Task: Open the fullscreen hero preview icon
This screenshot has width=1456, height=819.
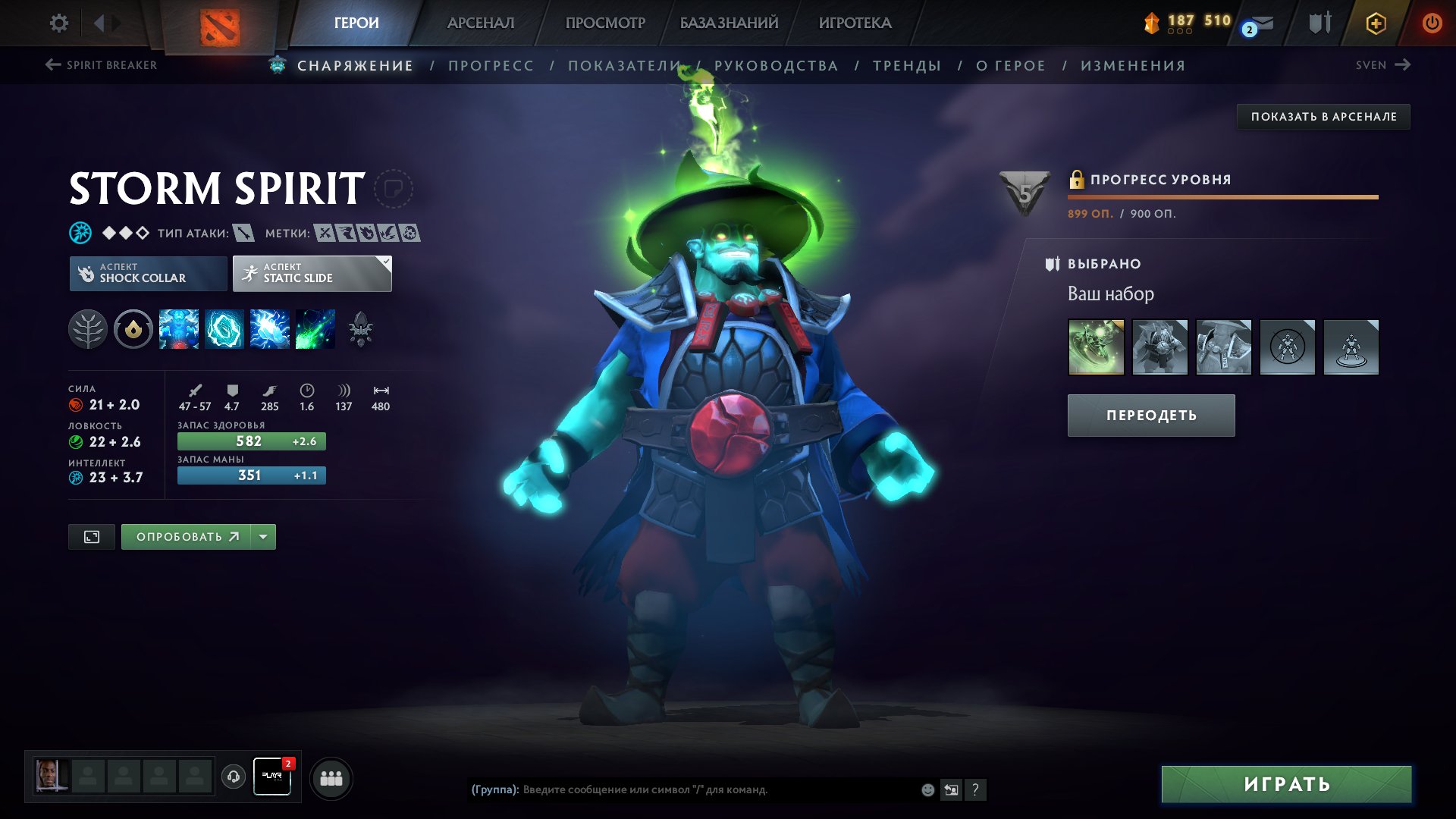Action: 91,536
